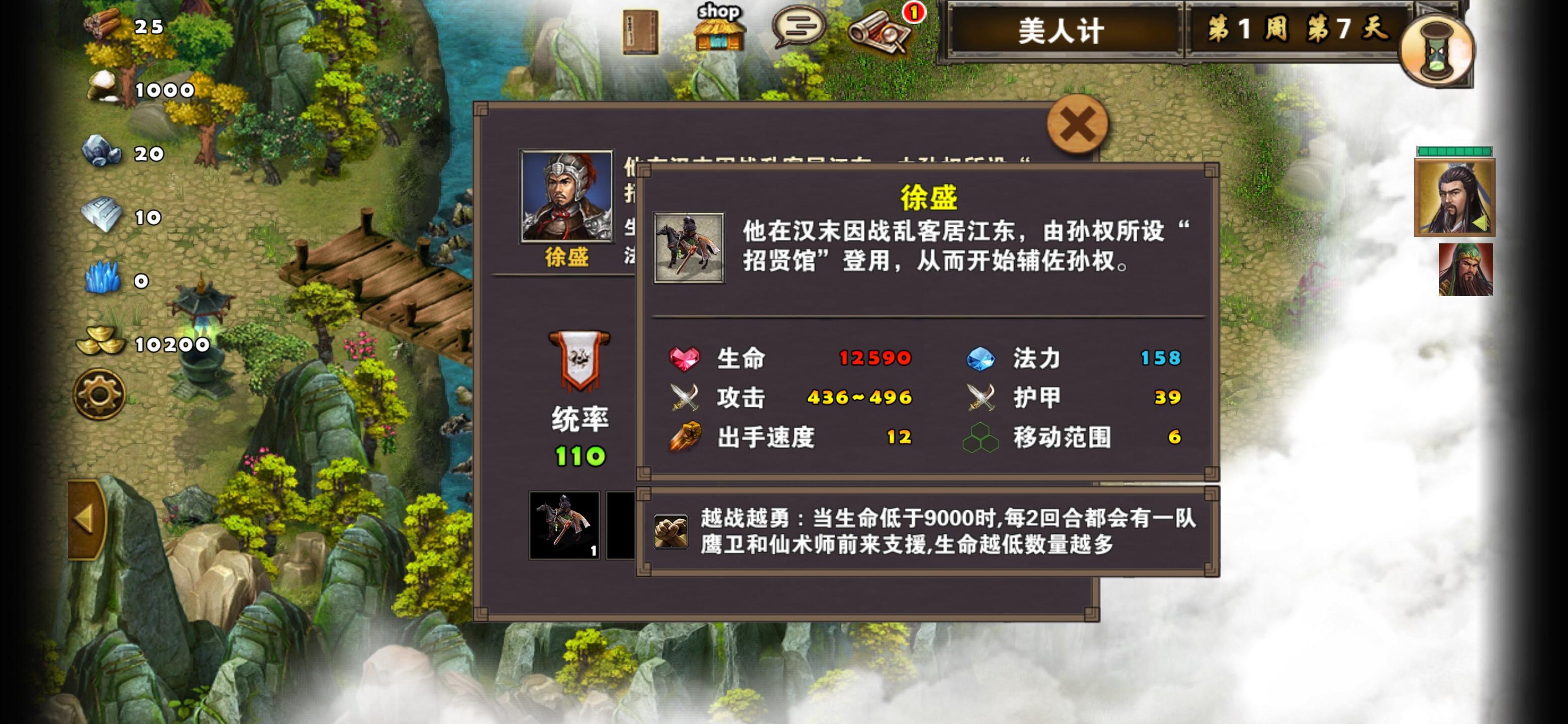Open the shop building icon
The image size is (1568, 724).
coord(721,34)
